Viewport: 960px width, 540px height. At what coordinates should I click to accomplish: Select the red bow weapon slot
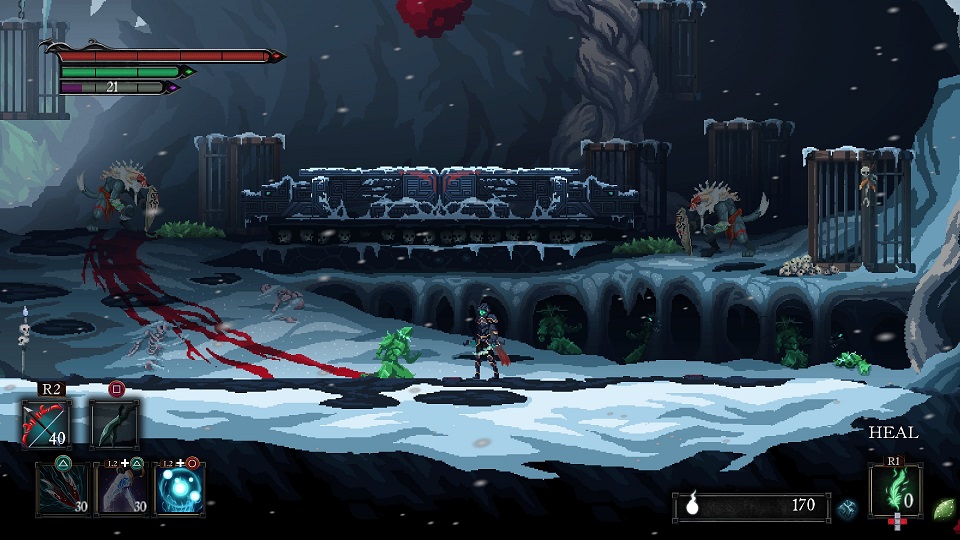coord(46,423)
